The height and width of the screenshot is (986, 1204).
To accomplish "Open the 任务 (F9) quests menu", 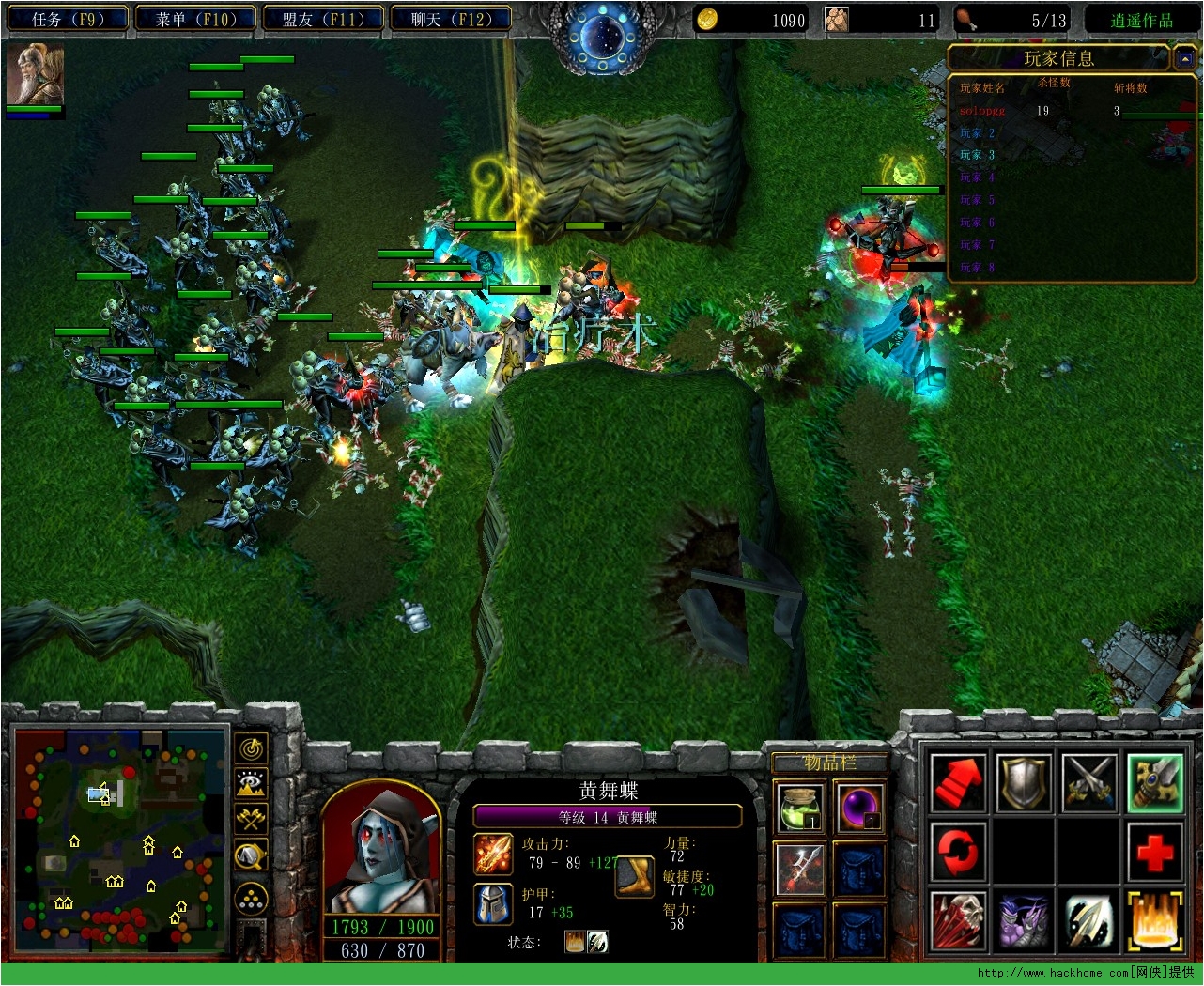I will (66, 19).
